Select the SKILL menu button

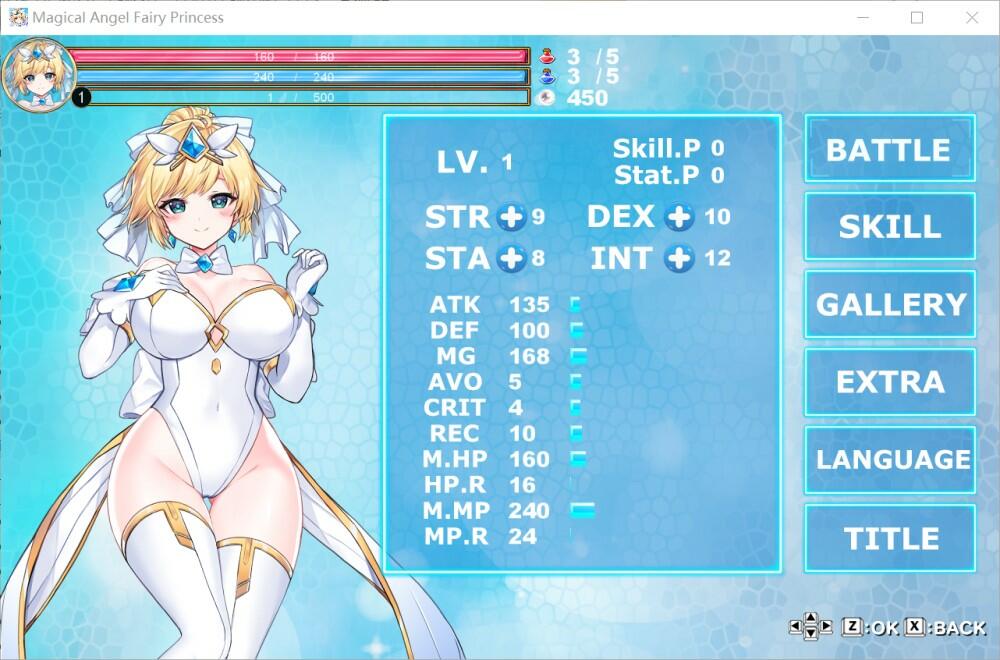(889, 226)
